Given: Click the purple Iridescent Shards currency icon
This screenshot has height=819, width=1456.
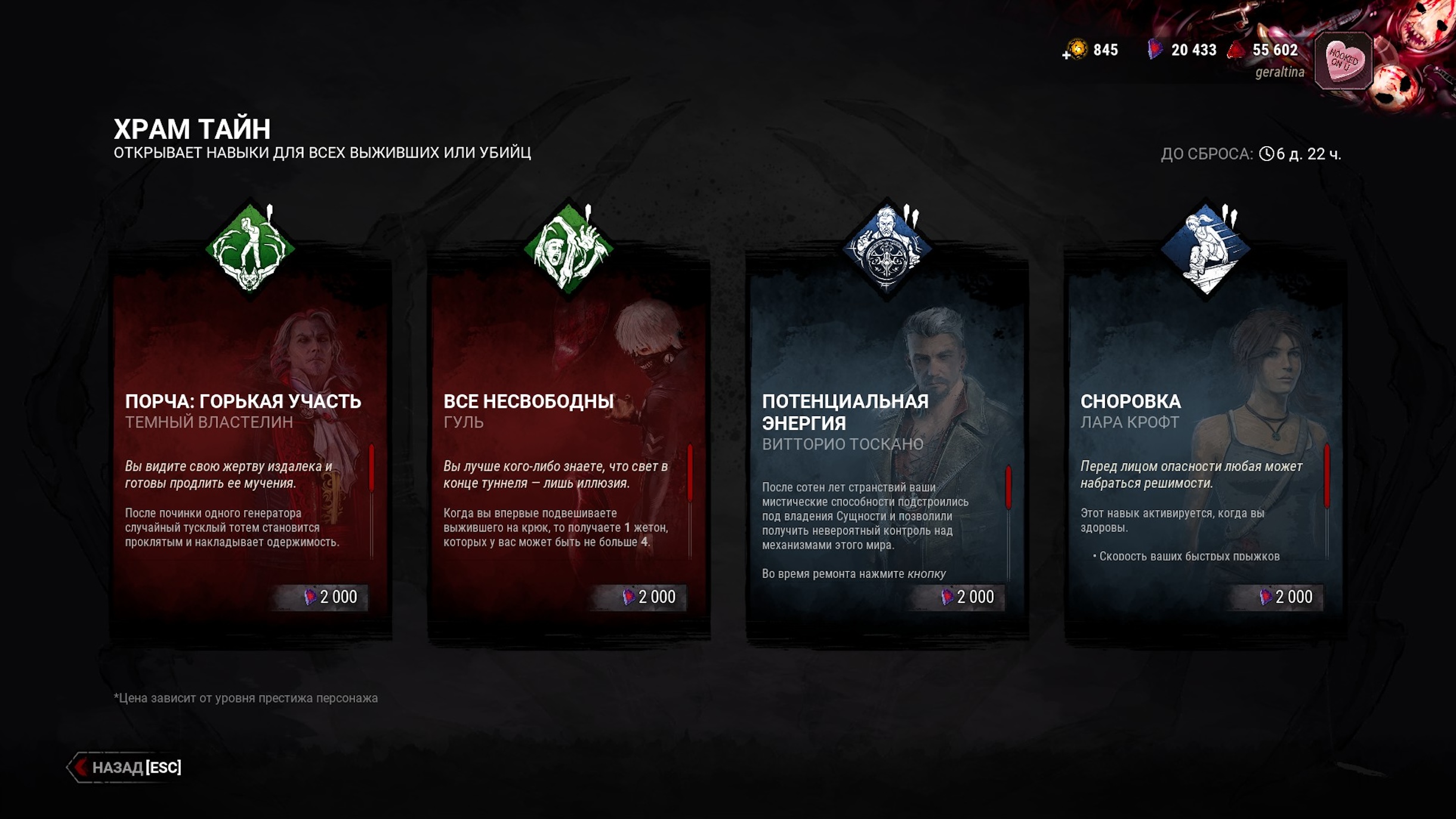Looking at the screenshot, I should tap(1155, 50).
